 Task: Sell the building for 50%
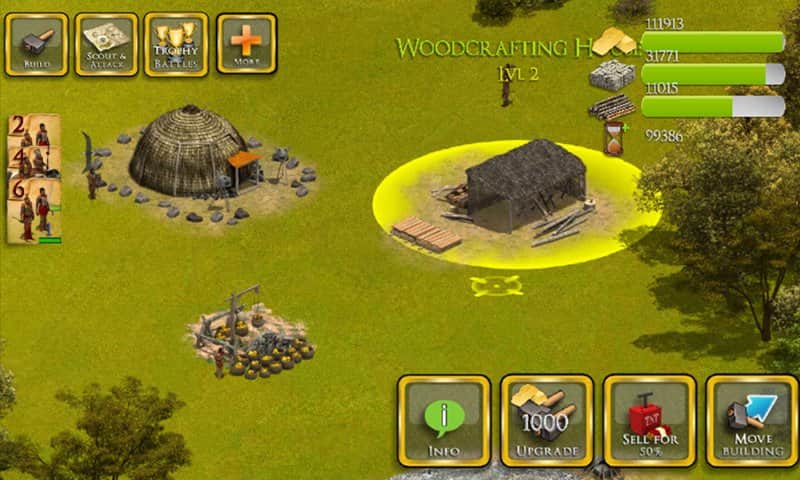(x=650, y=421)
